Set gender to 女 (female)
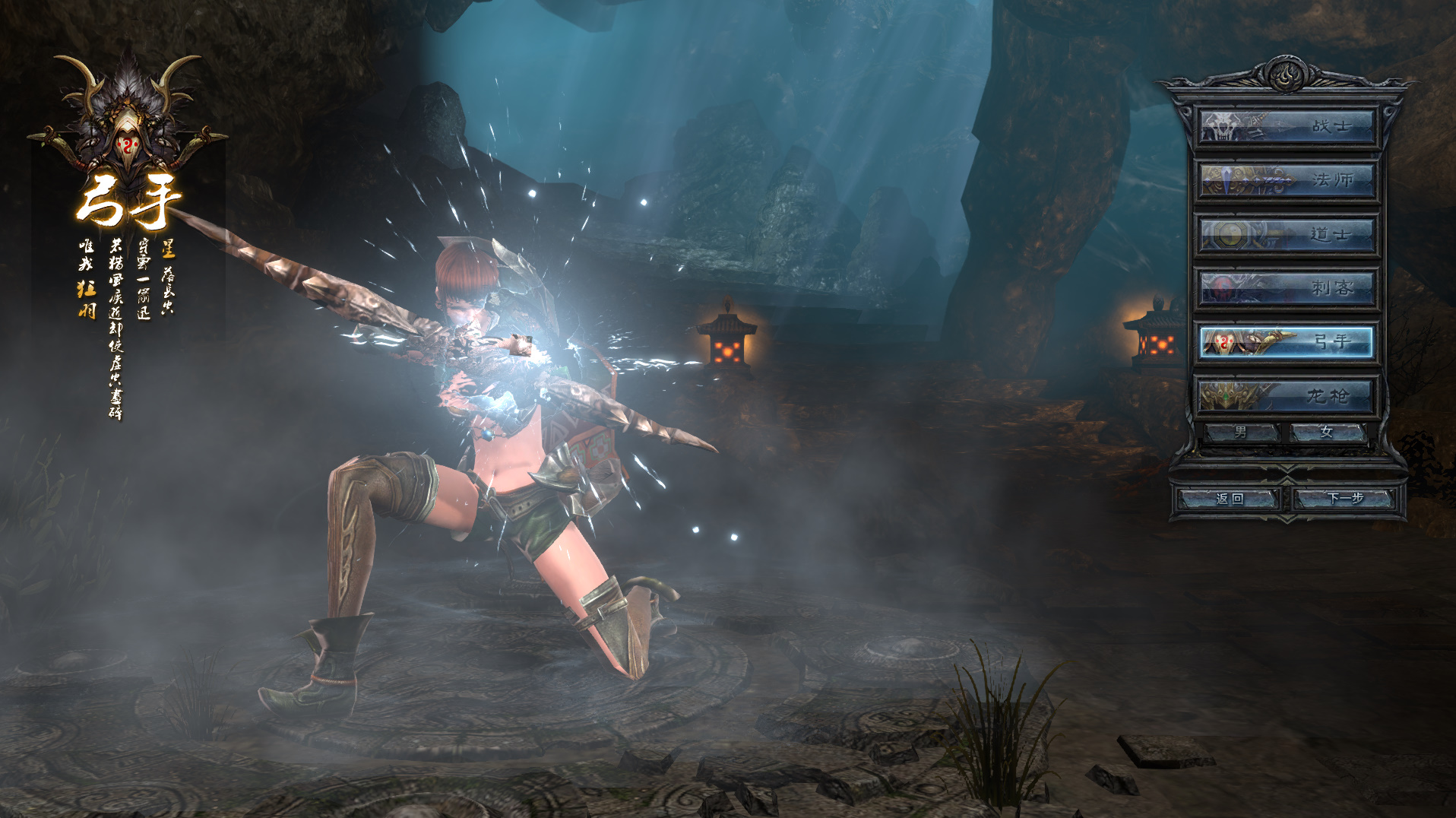This screenshot has height=818, width=1456. [x=1327, y=433]
